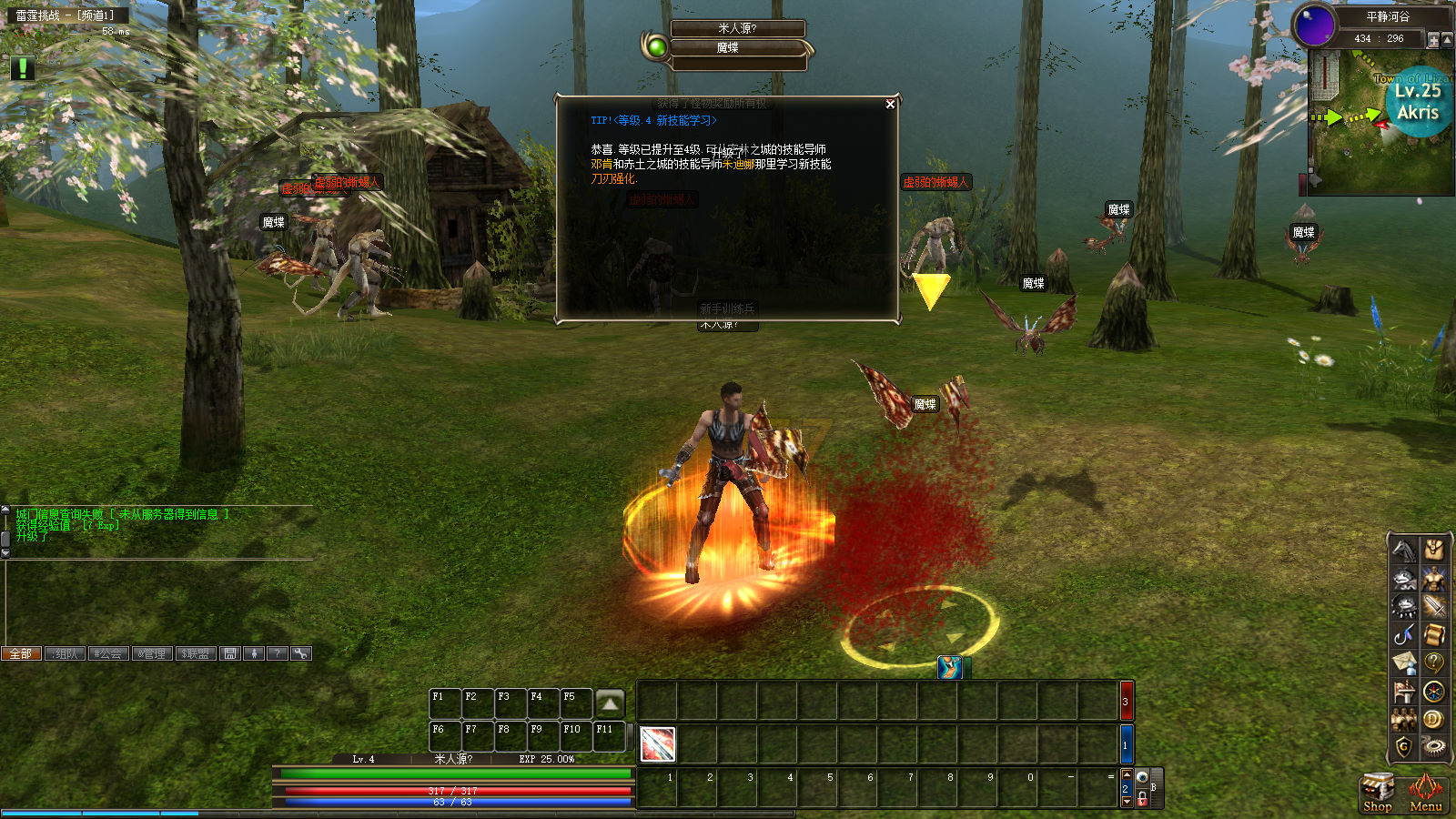Switch chat to the 全部 tab
Screen dimensions: 1456x819
coord(21,653)
